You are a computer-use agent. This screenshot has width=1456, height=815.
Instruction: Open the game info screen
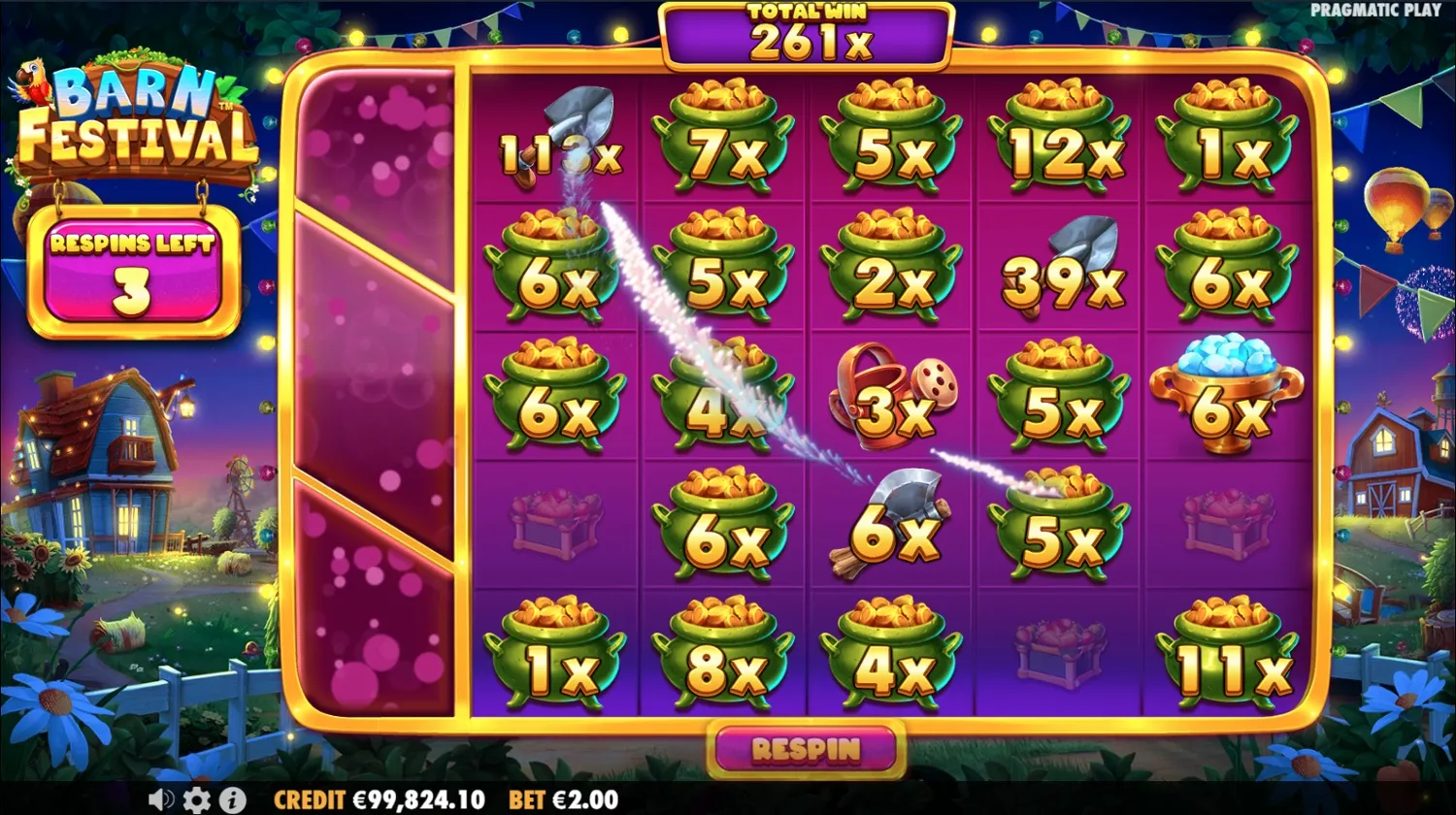[232, 800]
